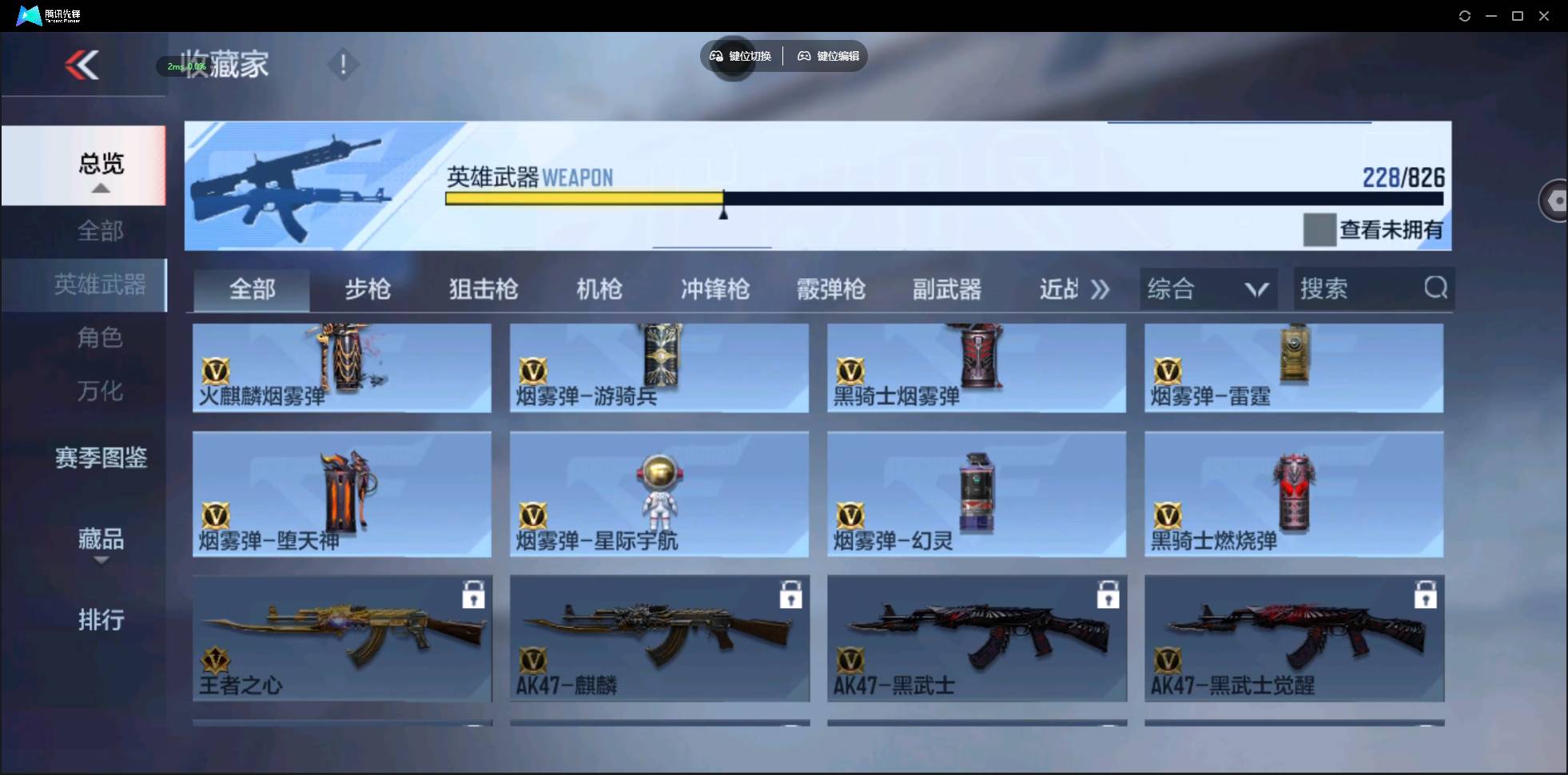Use the search magnifier icon
Image resolution: width=1568 pixels, height=775 pixels.
(1435, 288)
